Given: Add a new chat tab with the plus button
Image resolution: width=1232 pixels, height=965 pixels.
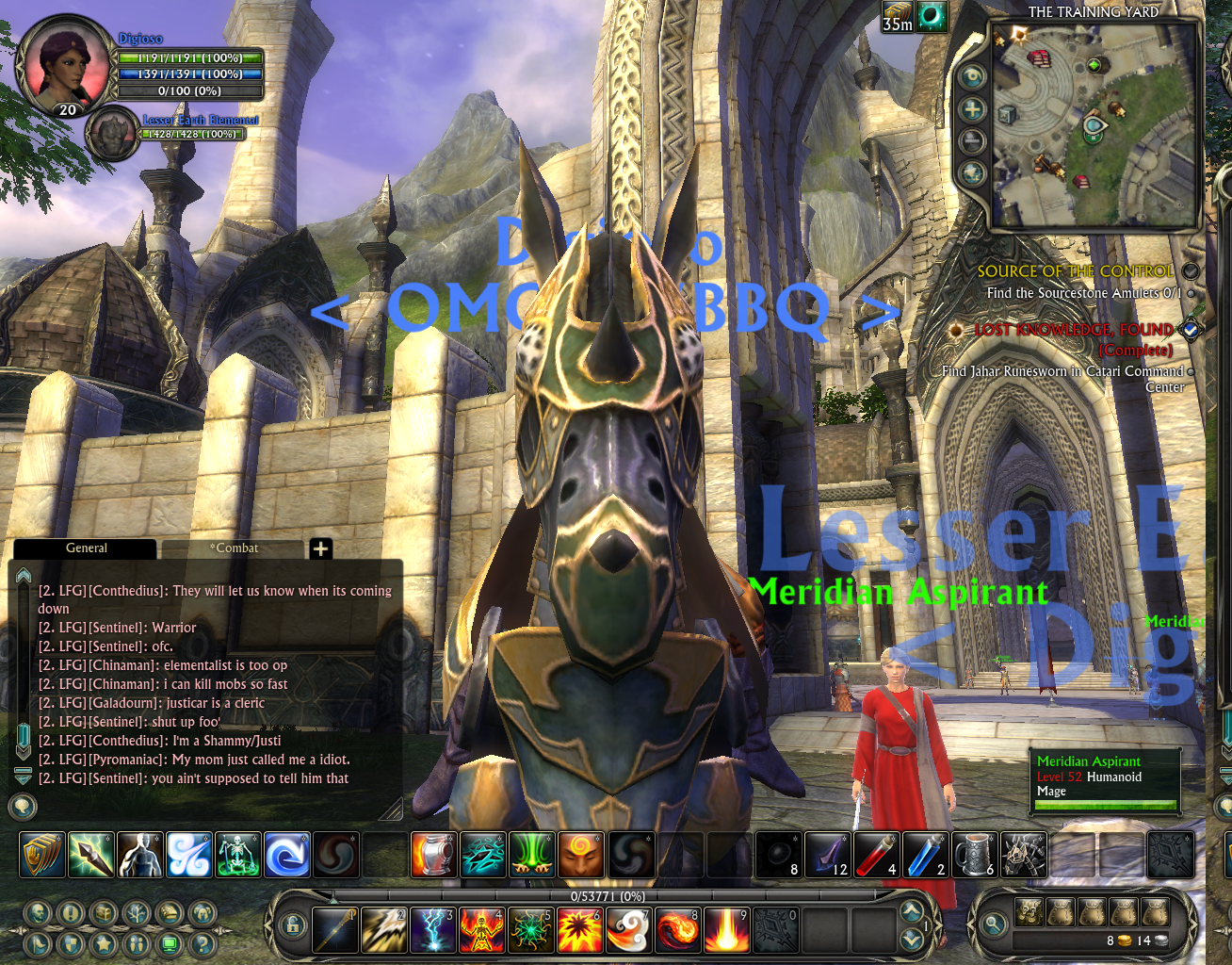Looking at the screenshot, I should coord(320,548).
